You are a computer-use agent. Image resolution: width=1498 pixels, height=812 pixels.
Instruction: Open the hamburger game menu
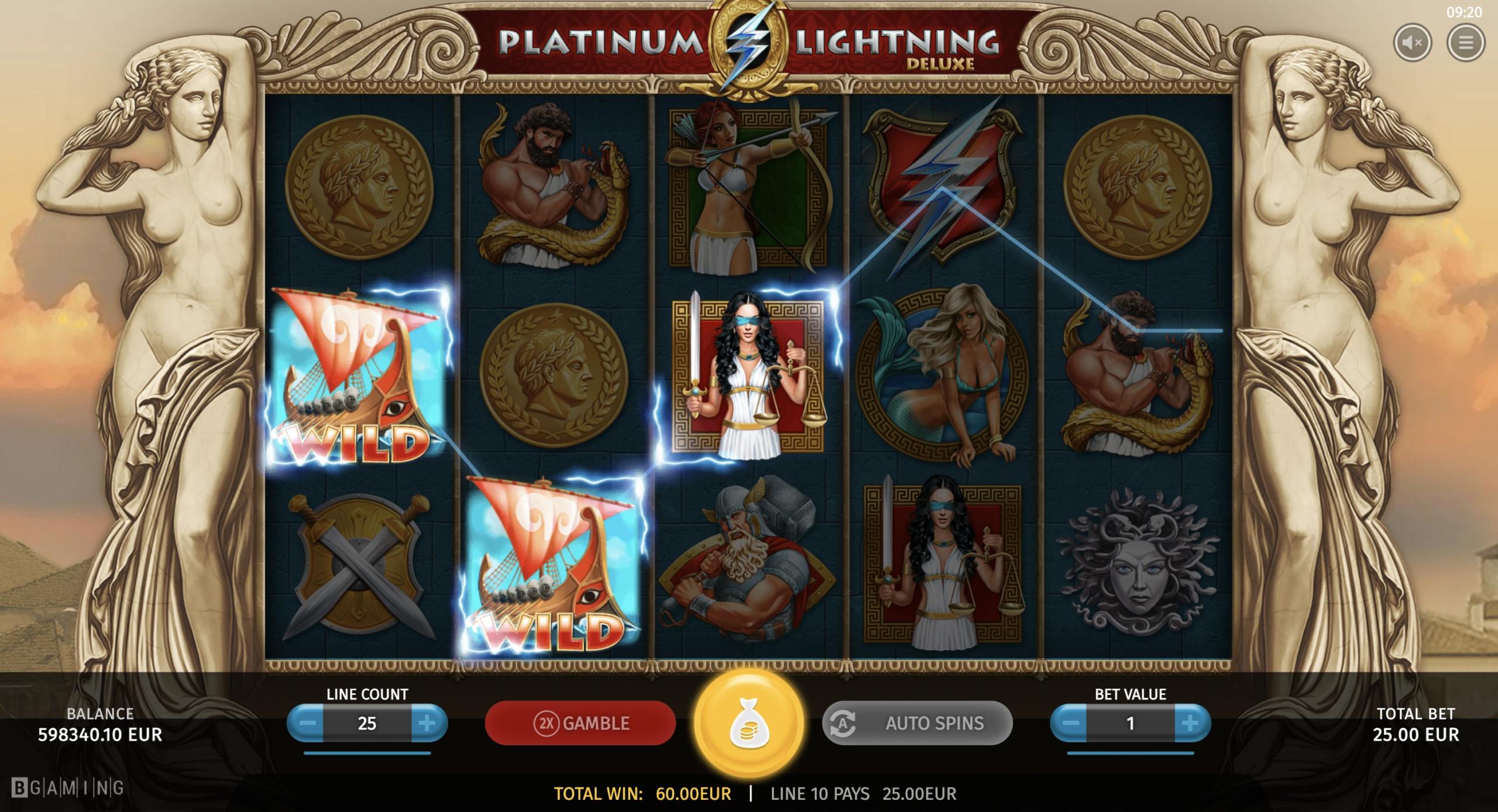pos(1465,43)
